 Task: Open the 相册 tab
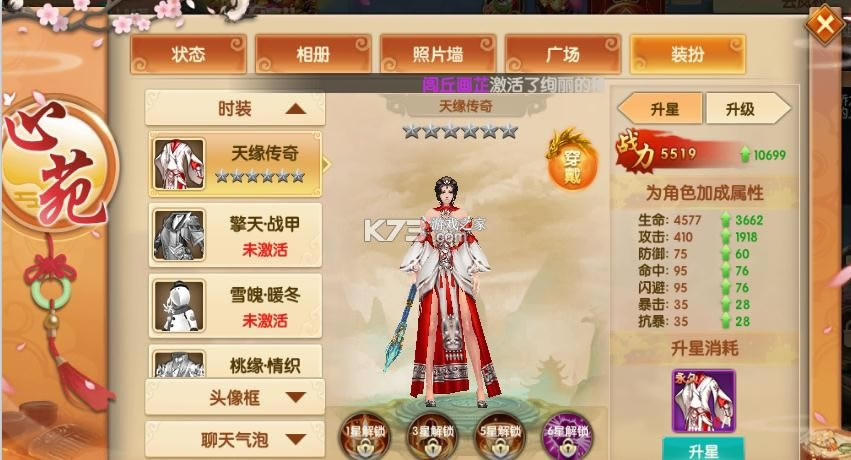click(x=313, y=54)
